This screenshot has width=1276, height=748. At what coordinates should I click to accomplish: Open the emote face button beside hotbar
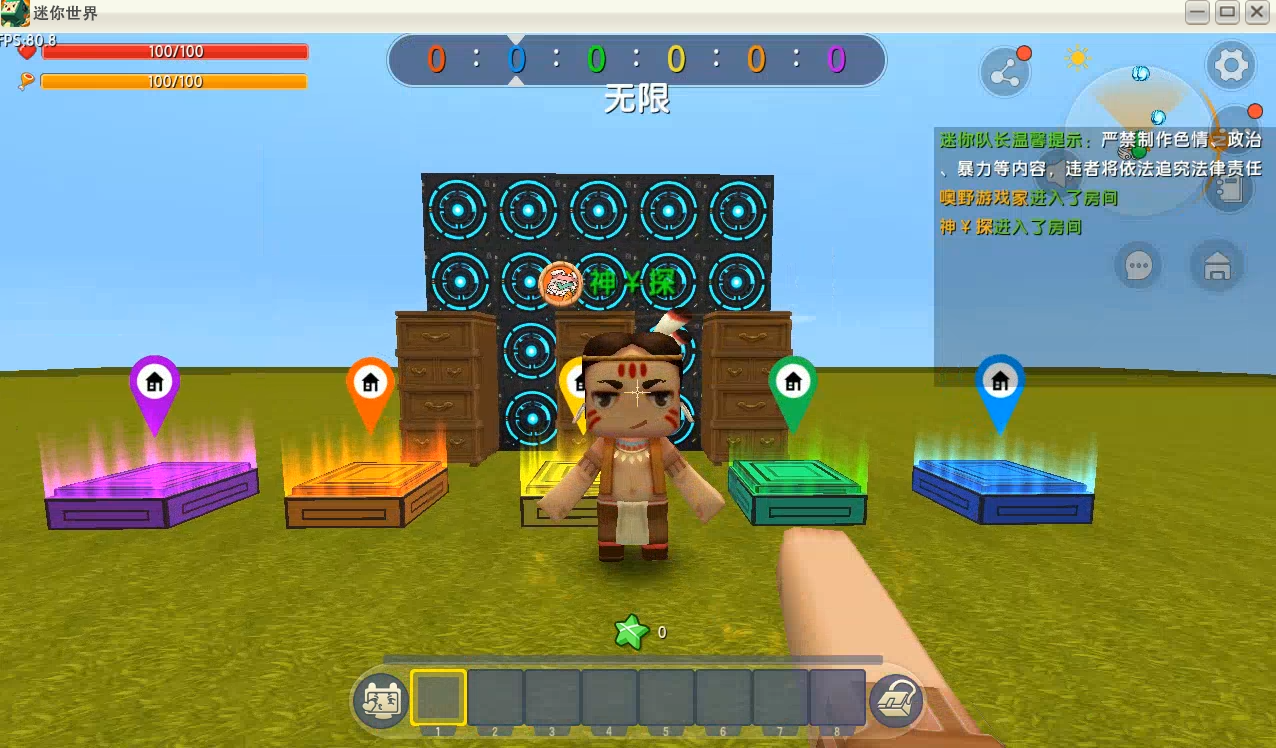pos(381,699)
